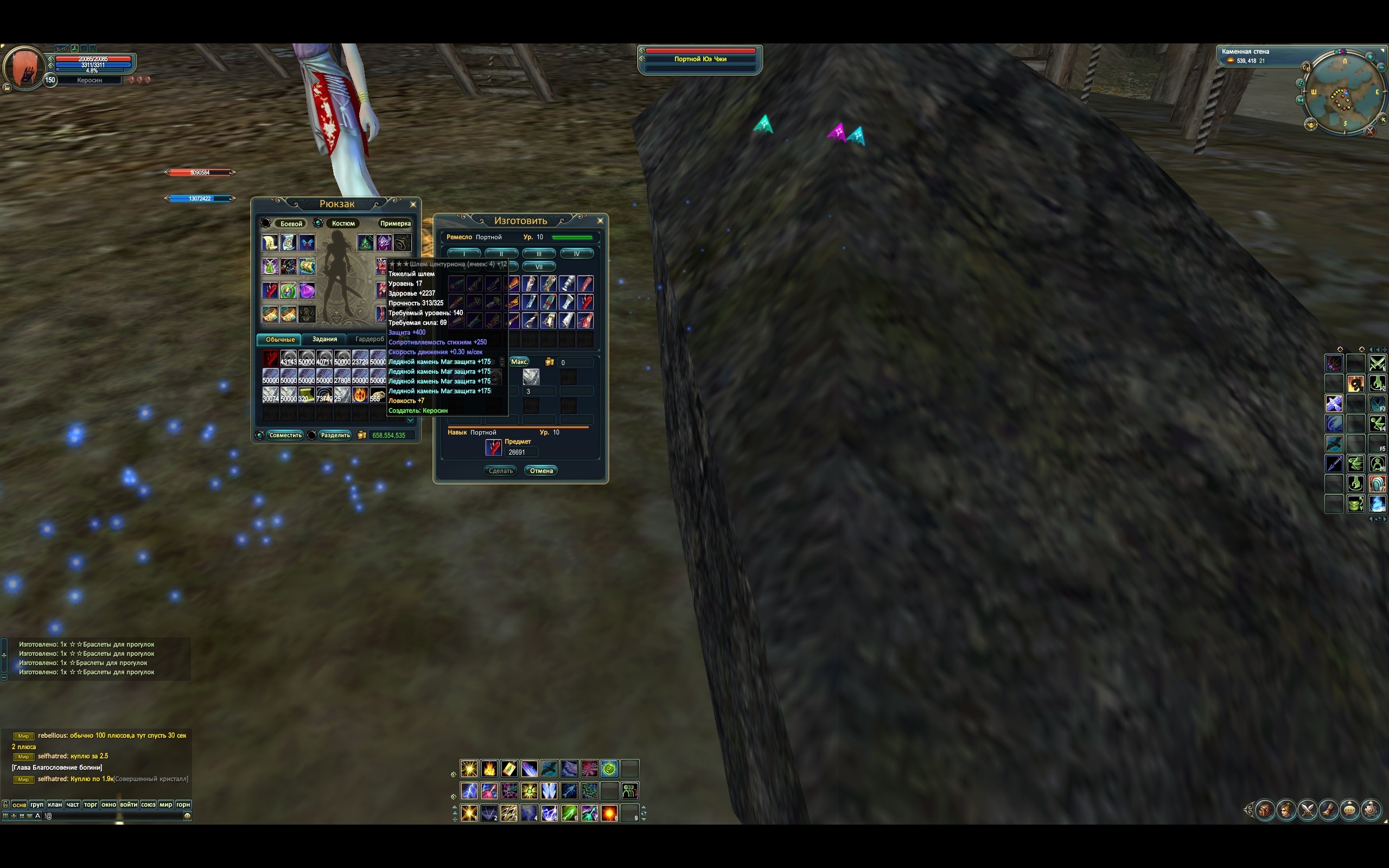Close the Рюкзак inventory window

[x=413, y=205]
